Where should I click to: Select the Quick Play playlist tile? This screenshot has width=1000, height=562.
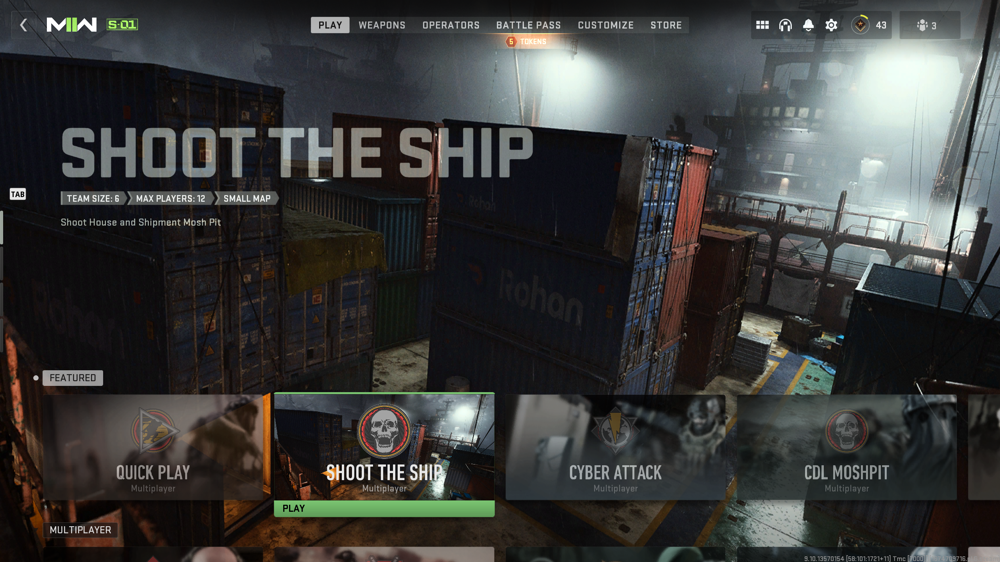(x=153, y=447)
